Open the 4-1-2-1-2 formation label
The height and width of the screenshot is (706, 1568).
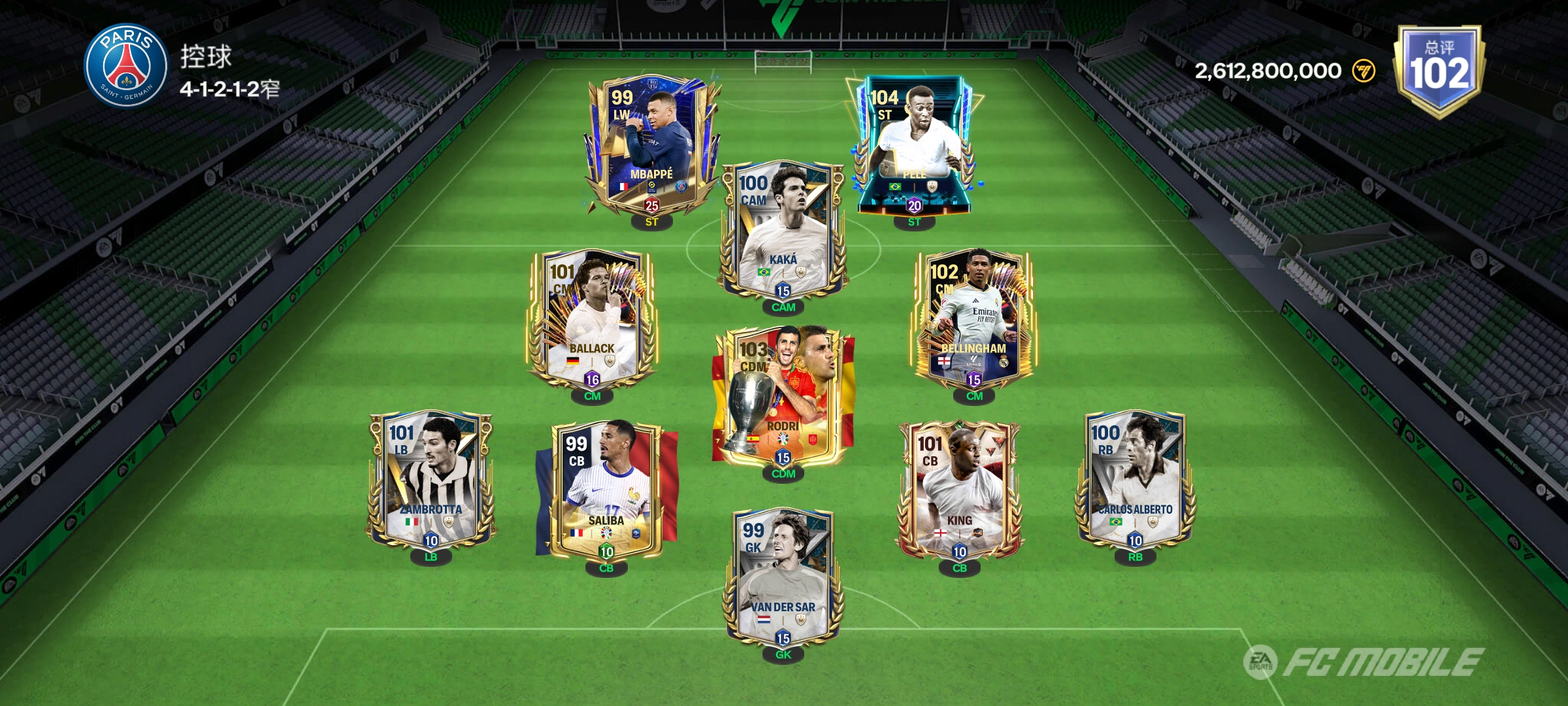[x=229, y=89]
